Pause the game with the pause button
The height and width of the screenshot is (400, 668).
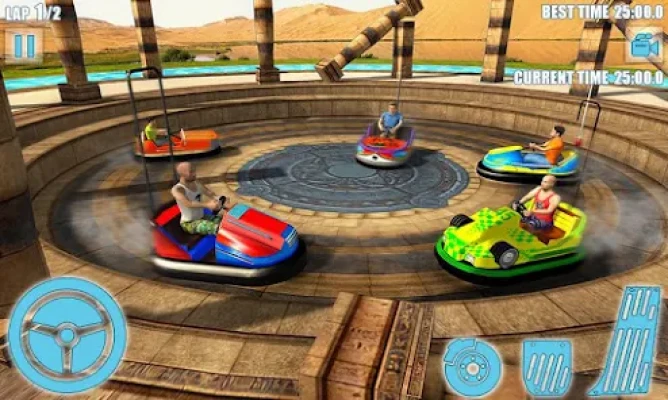pos(24,45)
